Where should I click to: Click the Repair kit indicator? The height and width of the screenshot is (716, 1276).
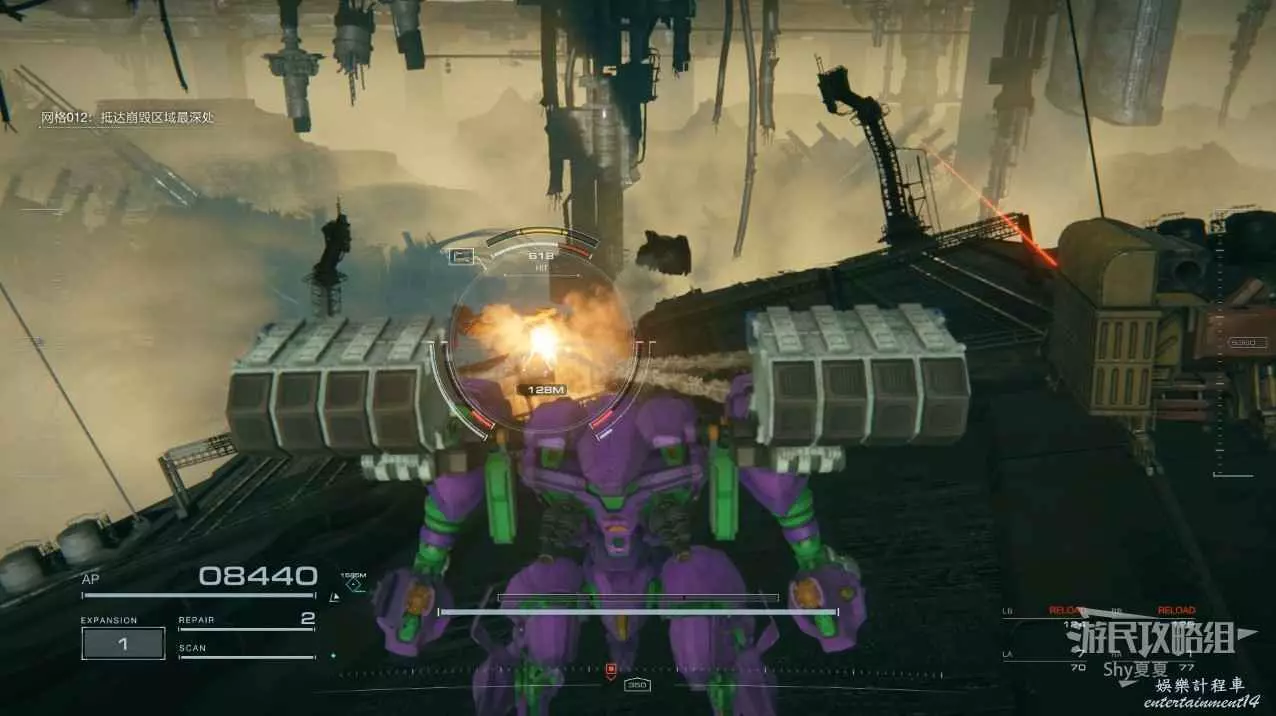246,621
